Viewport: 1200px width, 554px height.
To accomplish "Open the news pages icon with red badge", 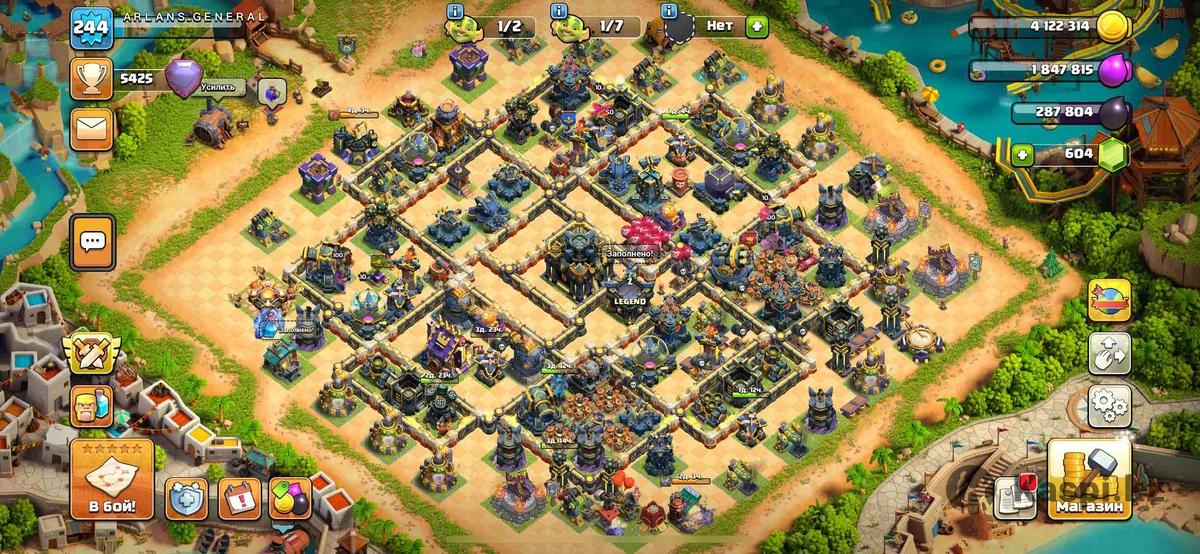I will point(1013,497).
